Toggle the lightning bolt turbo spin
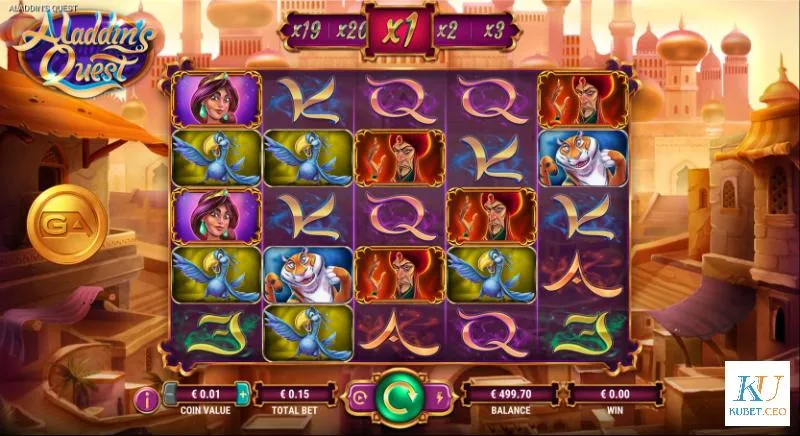Image resolution: width=800 pixels, height=436 pixels. (x=440, y=396)
